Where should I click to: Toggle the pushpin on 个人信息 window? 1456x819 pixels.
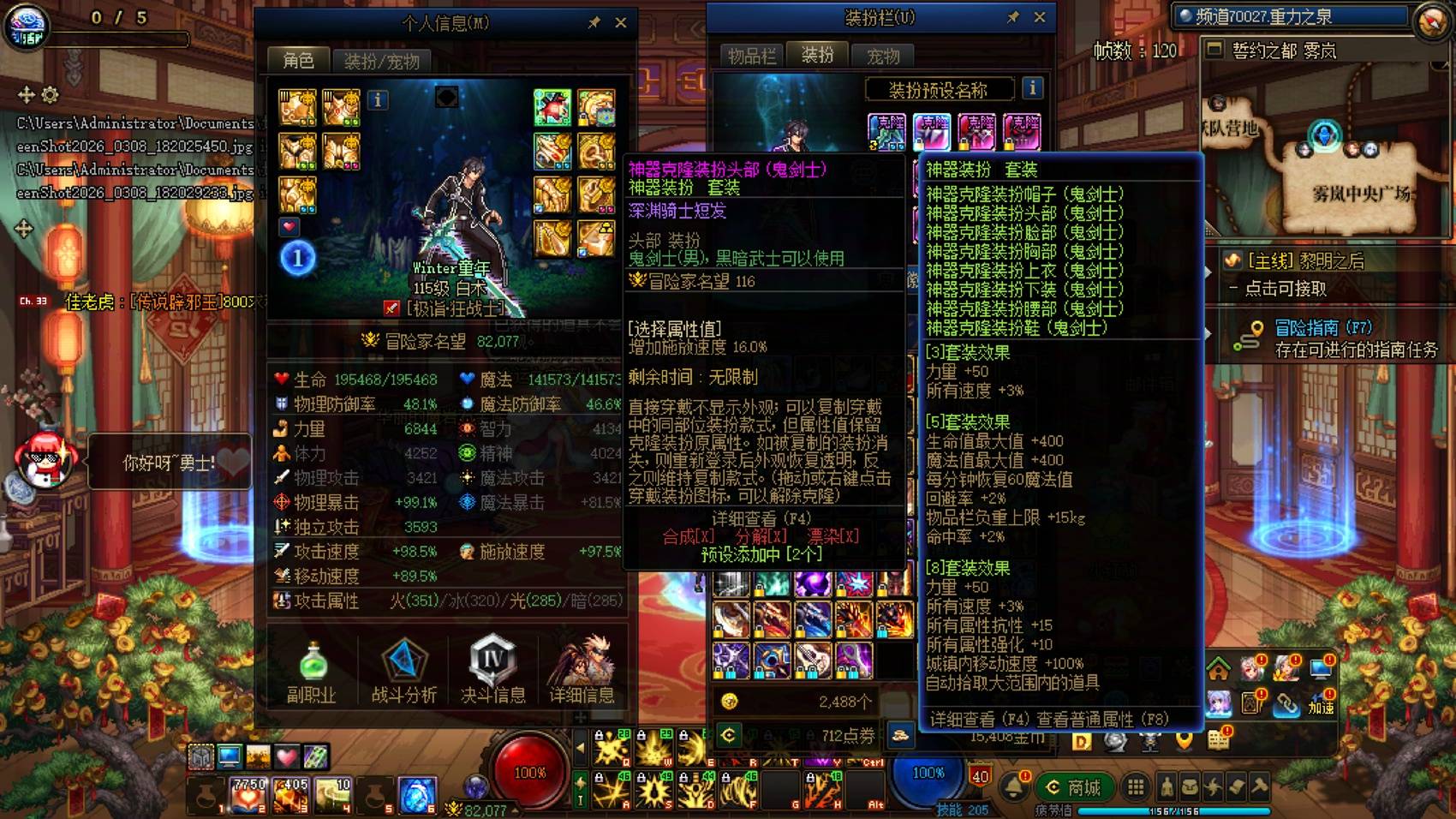594,23
